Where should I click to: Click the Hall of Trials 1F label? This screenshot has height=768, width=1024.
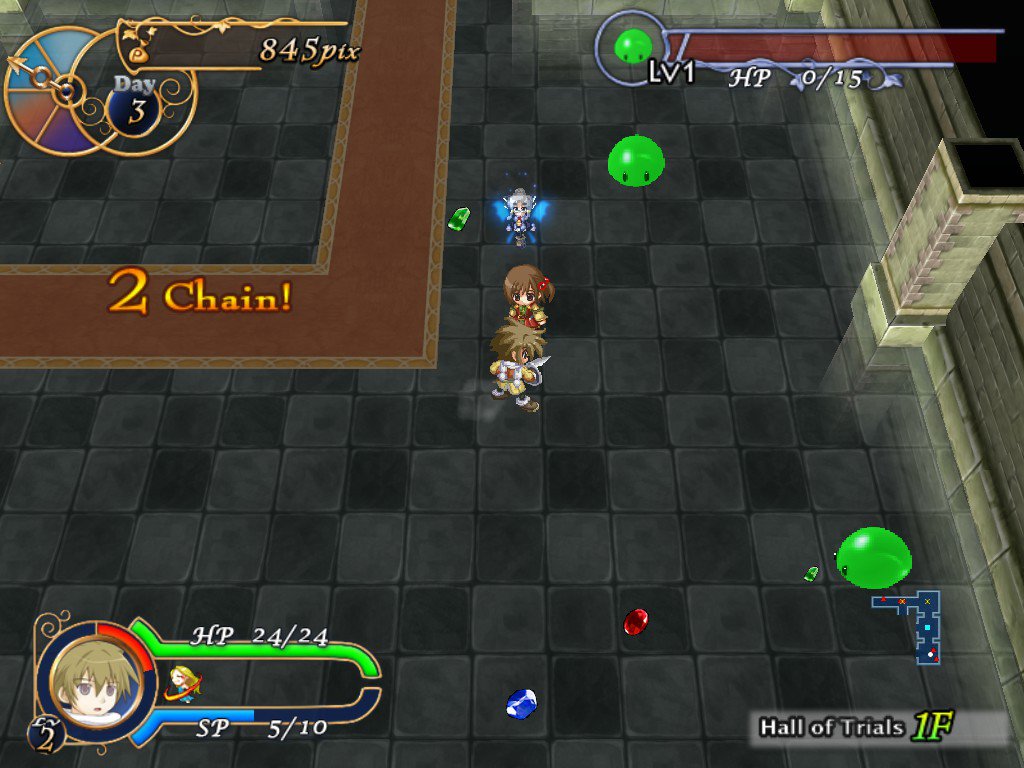pos(853,727)
